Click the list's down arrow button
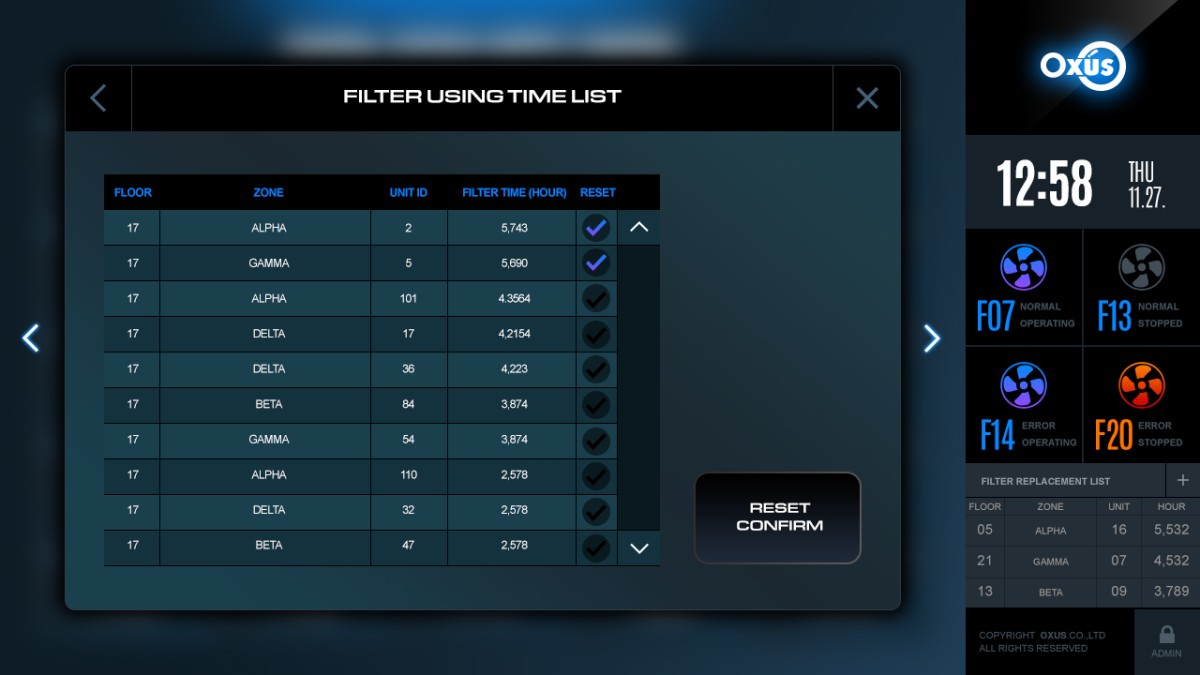The width and height of the screenshot is (1200, 675). (x=639, y=548)
